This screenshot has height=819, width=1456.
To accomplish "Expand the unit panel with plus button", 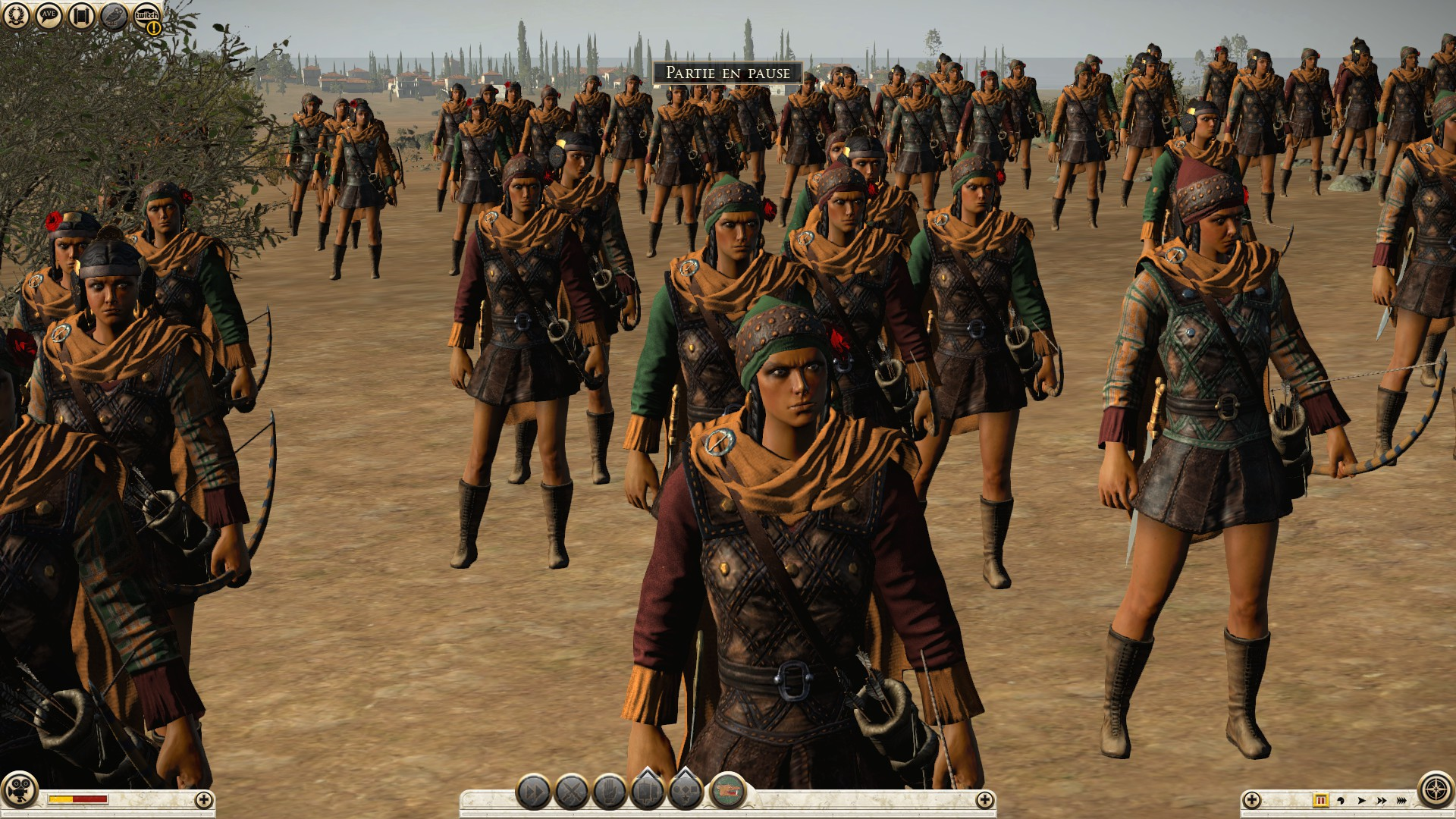I will coord(984,799).
